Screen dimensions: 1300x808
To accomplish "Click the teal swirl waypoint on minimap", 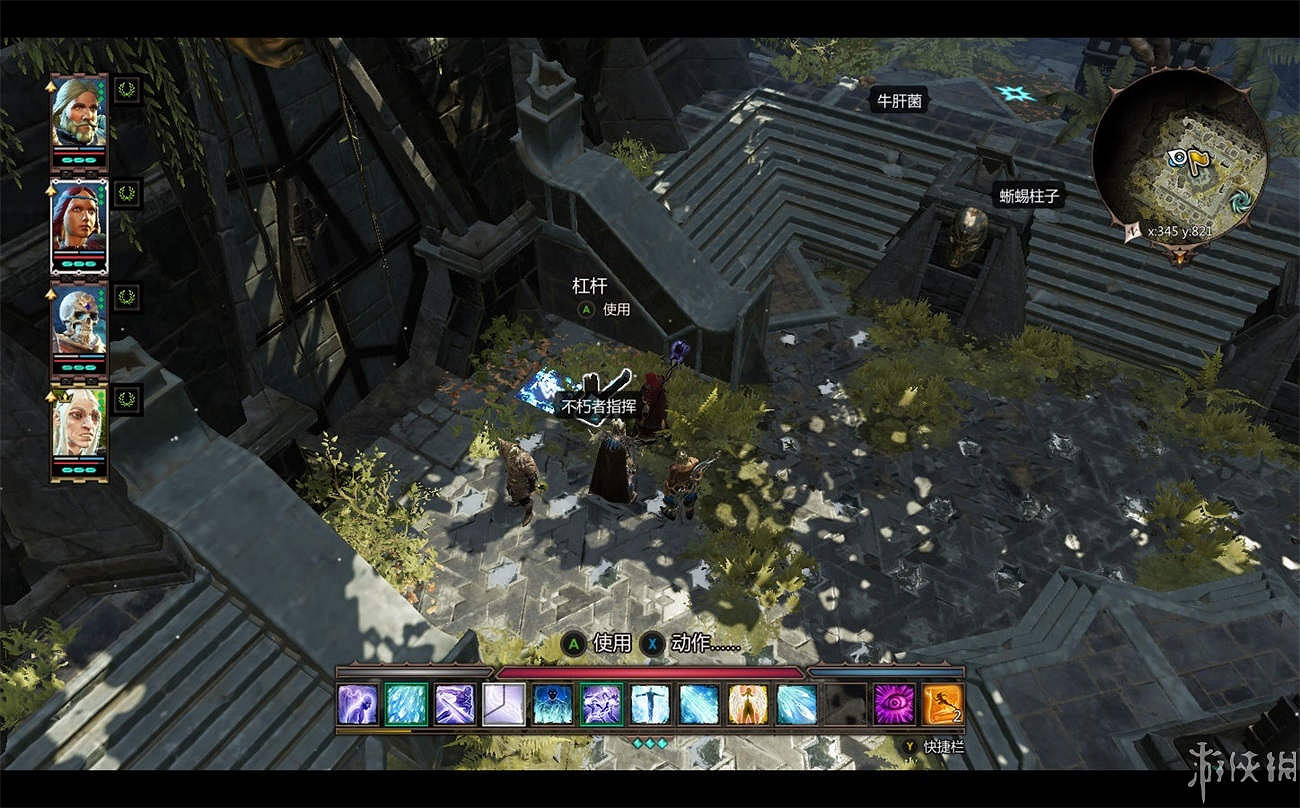I will (x=1239, y=198).
